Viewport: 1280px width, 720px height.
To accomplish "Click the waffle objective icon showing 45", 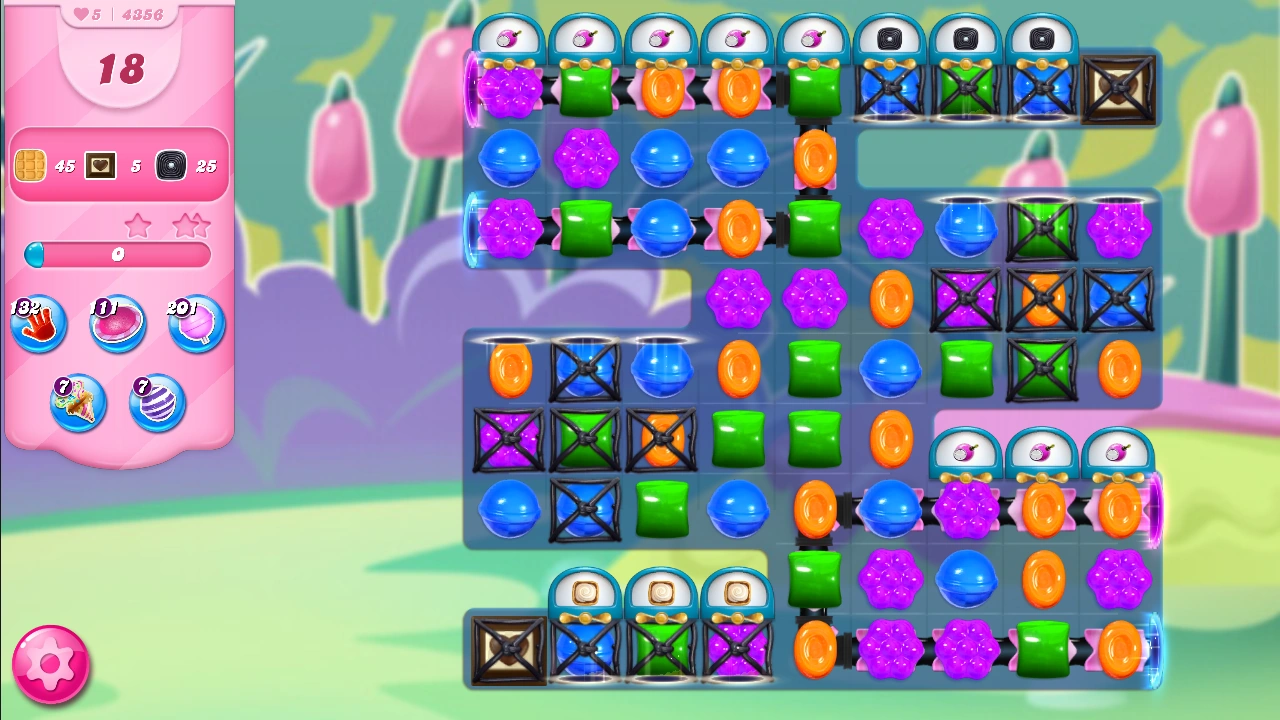I will click(x=30, y=165).
